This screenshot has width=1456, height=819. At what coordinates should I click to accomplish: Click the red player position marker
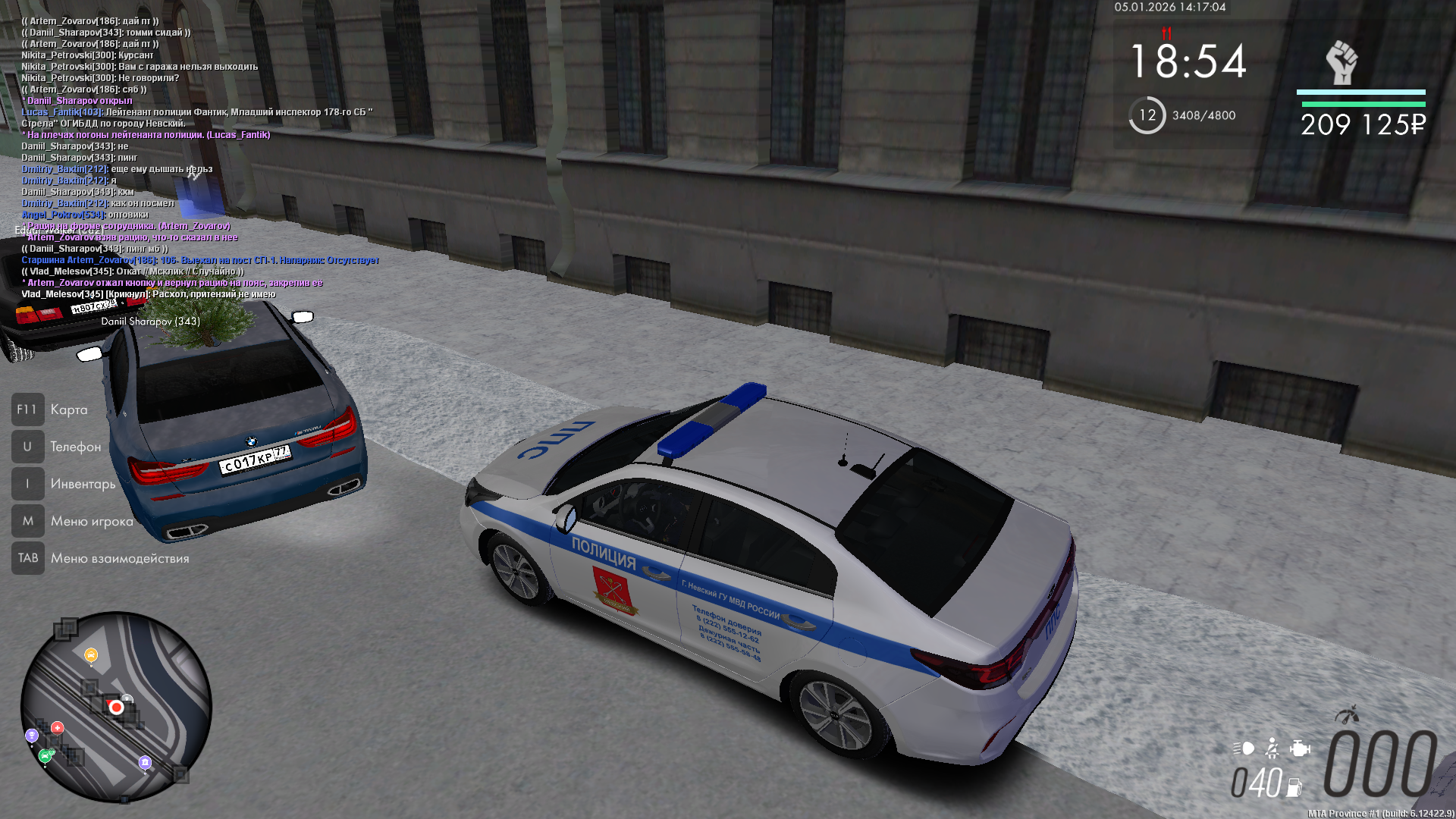pos(116,708)
